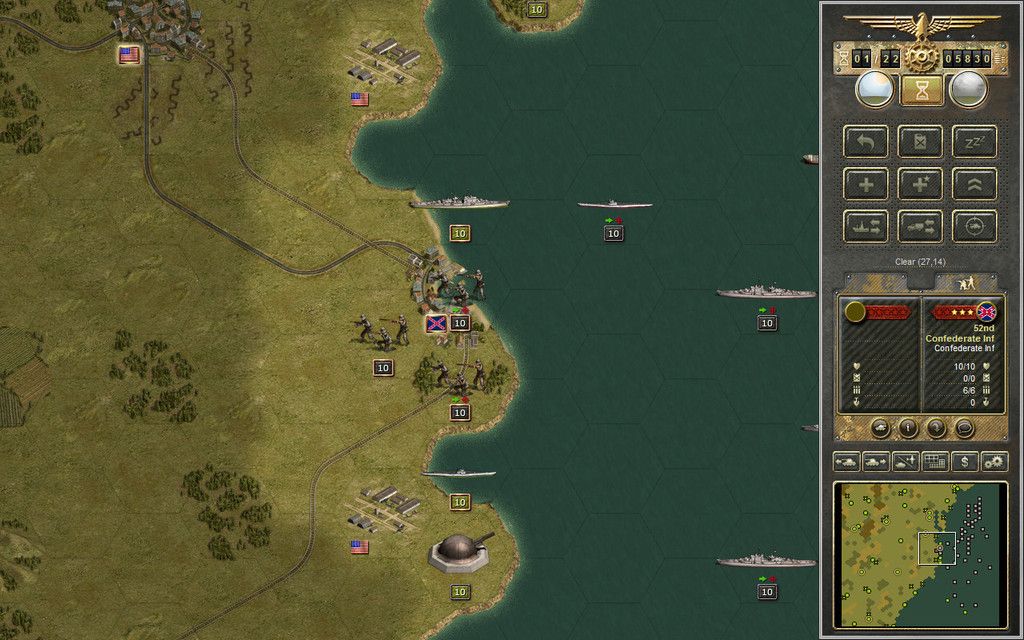Open the purchase menu with the dollar button
The width and height of the screenshot is (1024, 640).
click(x=964, y=461)
